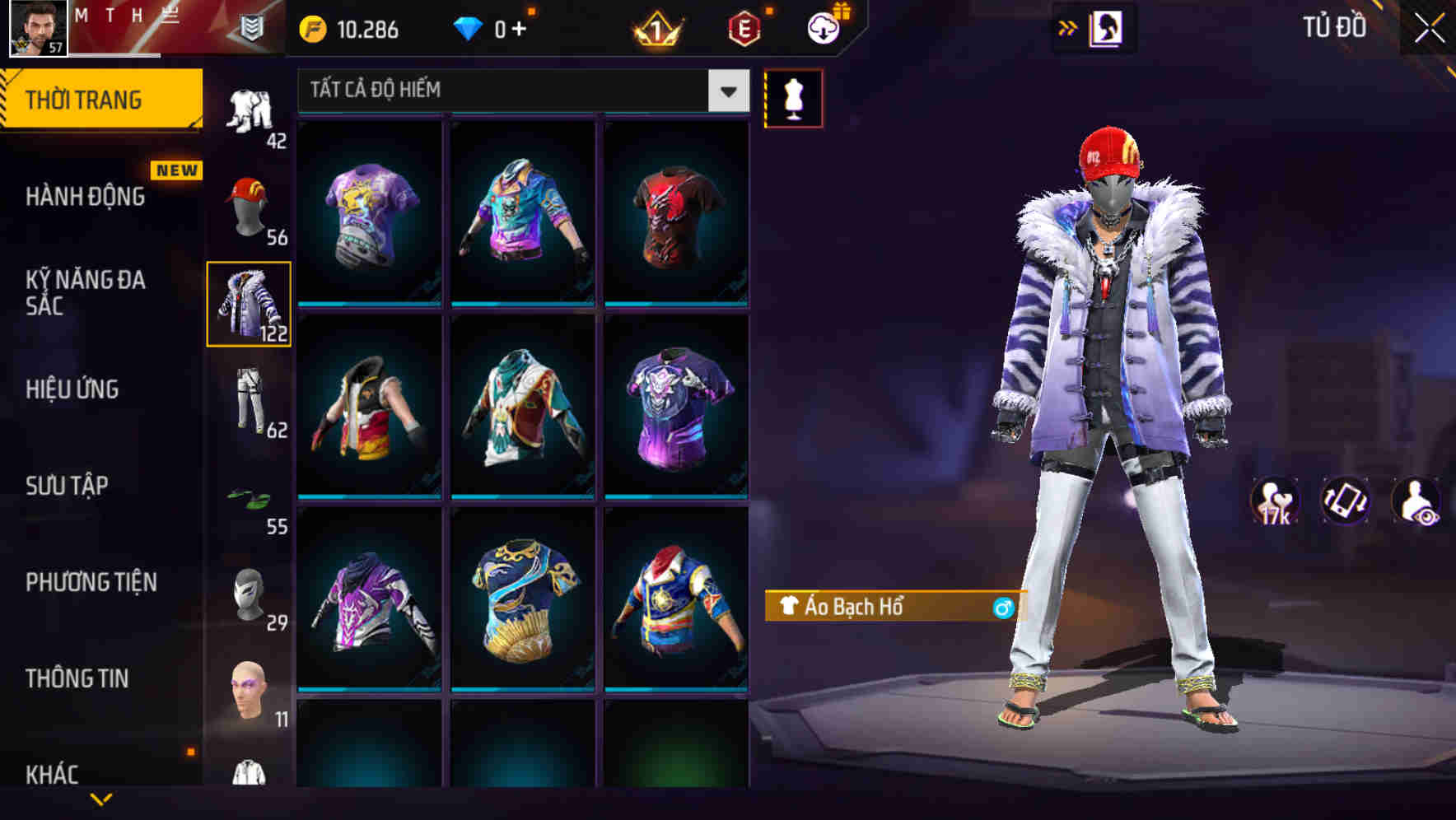Open the mannequin preview icon above the grid
This screenshot has width=1456, height=820.
pos(793,98)
